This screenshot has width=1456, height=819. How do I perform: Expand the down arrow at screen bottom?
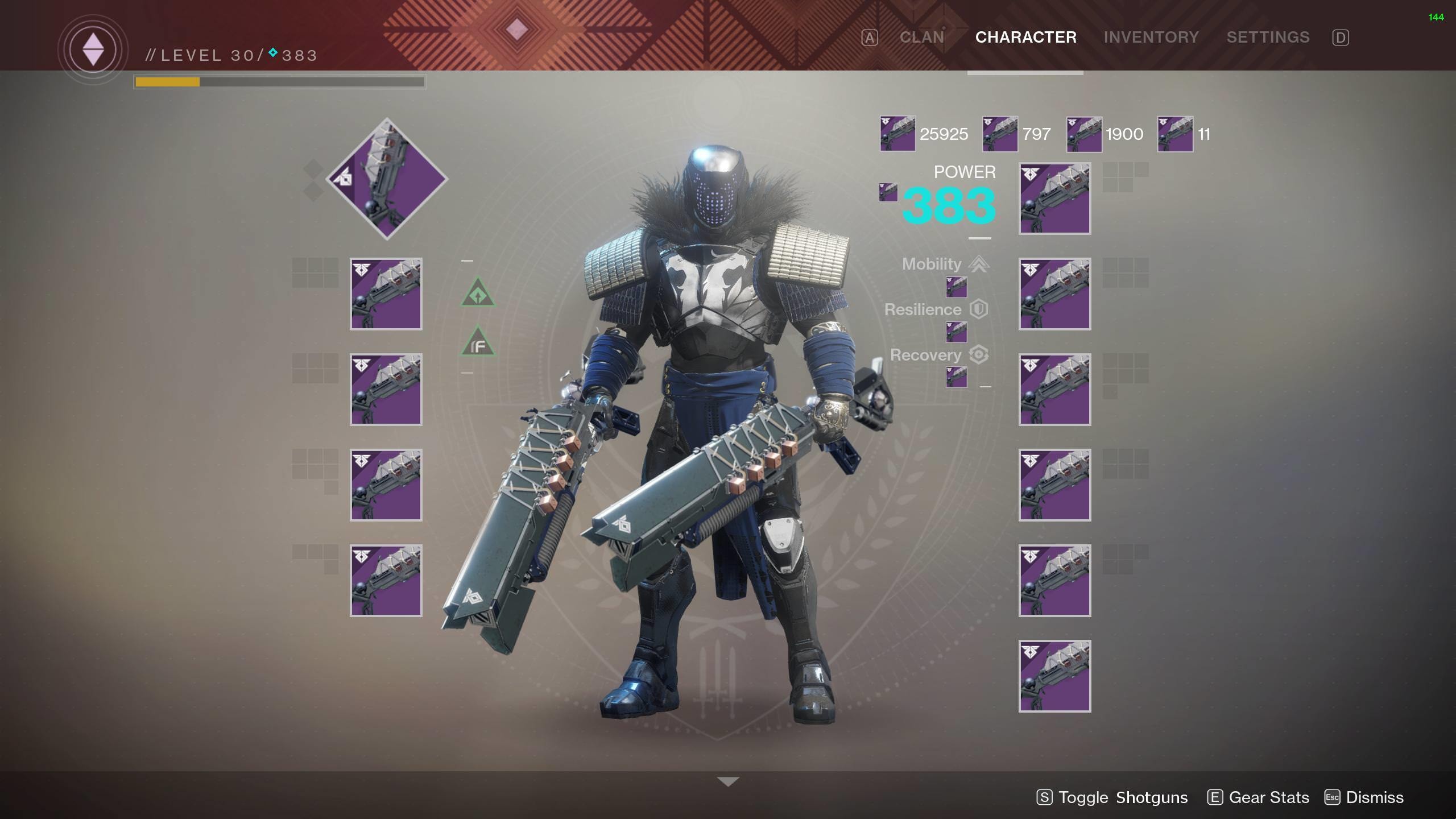tap(728, 782)
